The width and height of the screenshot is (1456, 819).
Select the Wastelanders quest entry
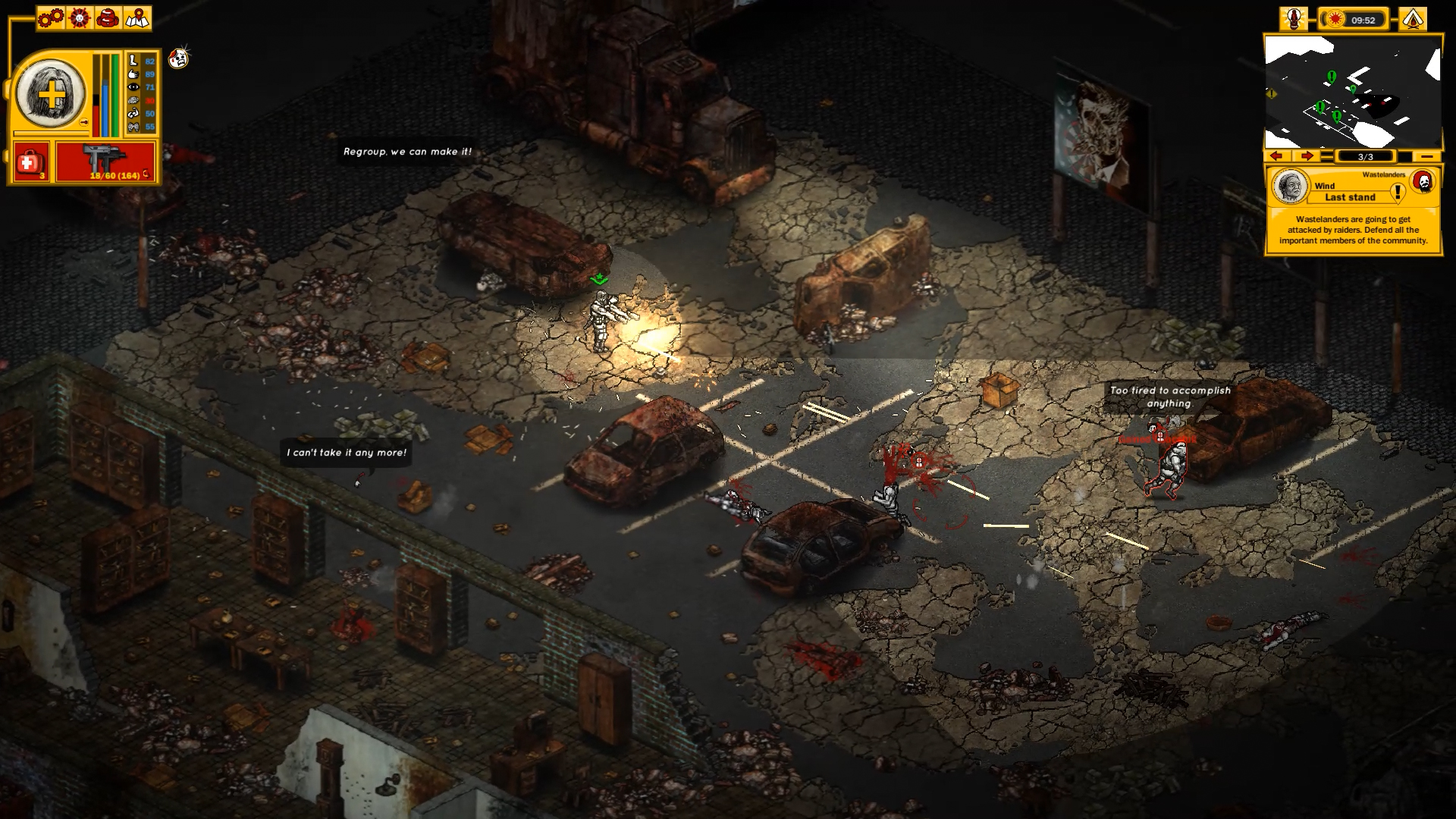(x=1383, y=174)
